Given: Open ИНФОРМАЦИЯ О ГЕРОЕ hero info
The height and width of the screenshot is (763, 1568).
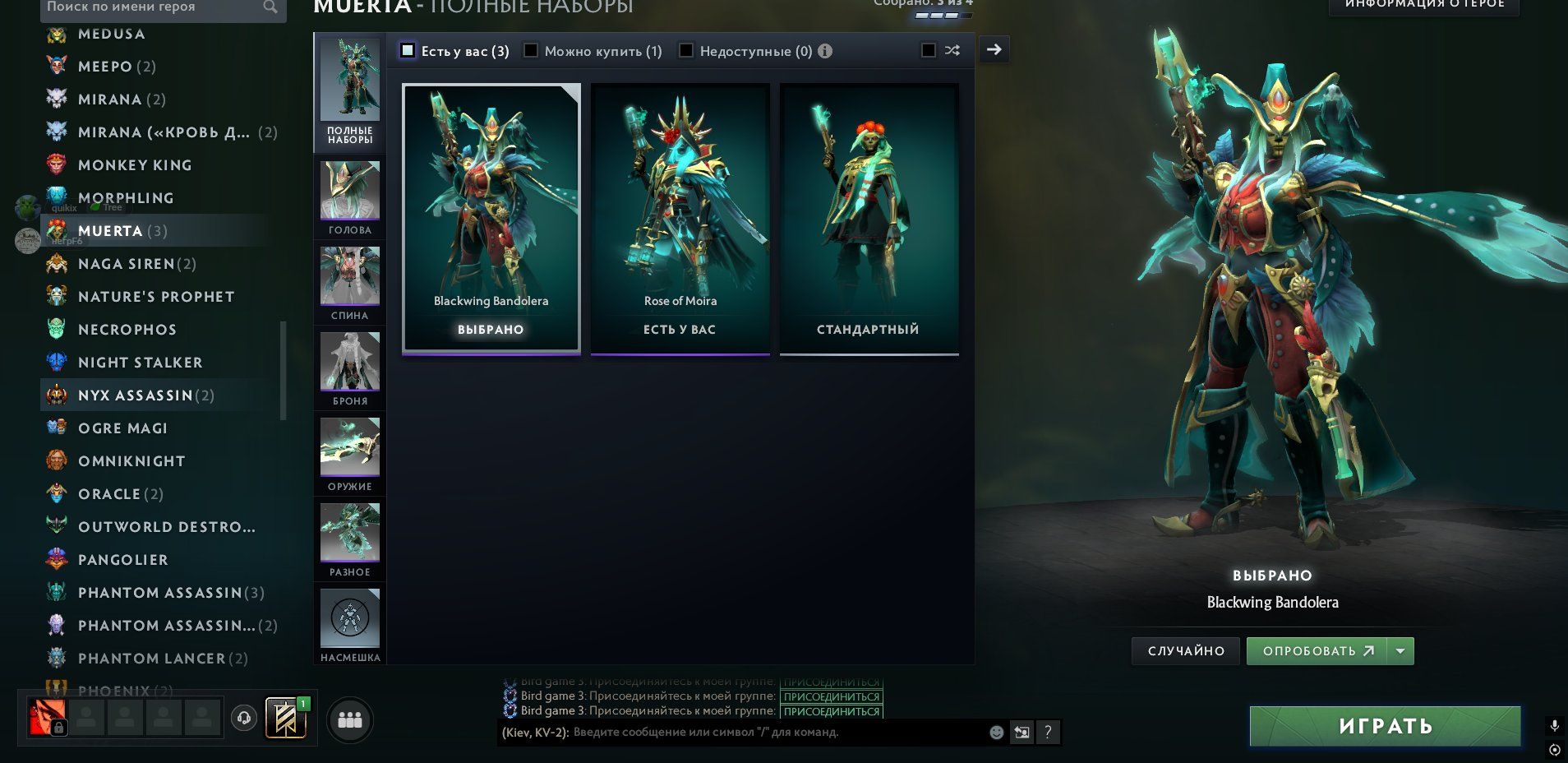Looking at the screenshot, I should [1424, 5].
